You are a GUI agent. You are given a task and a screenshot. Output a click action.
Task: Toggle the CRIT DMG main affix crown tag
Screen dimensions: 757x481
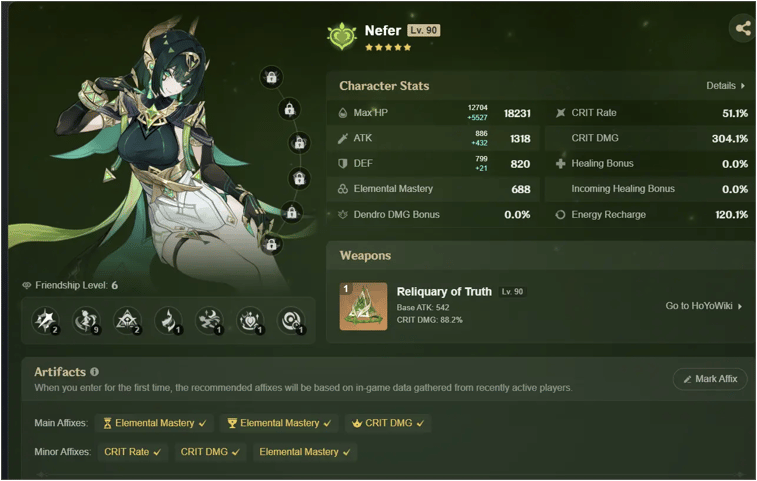point(388,423)
